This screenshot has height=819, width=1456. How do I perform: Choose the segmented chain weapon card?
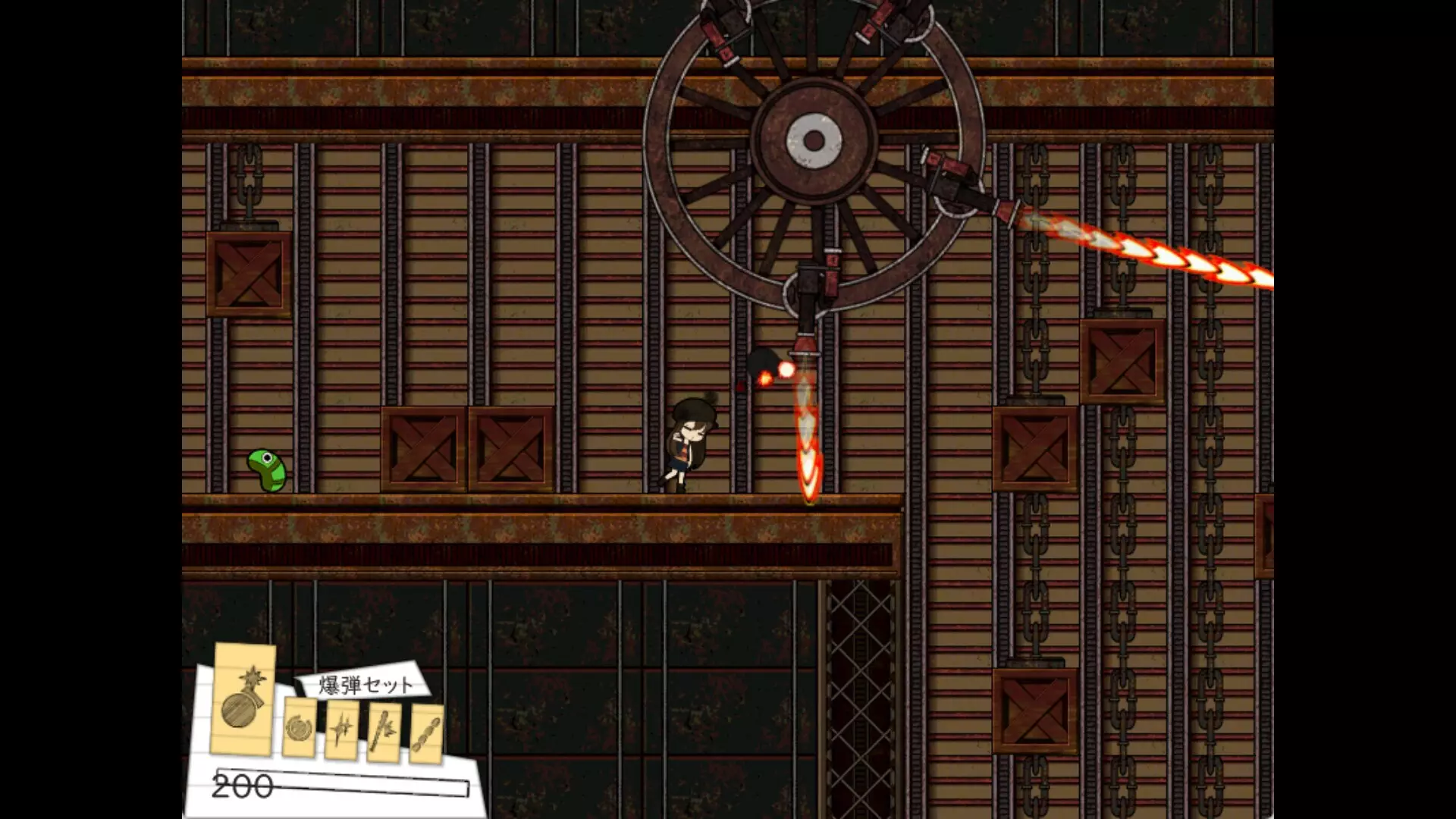(426, 733)
